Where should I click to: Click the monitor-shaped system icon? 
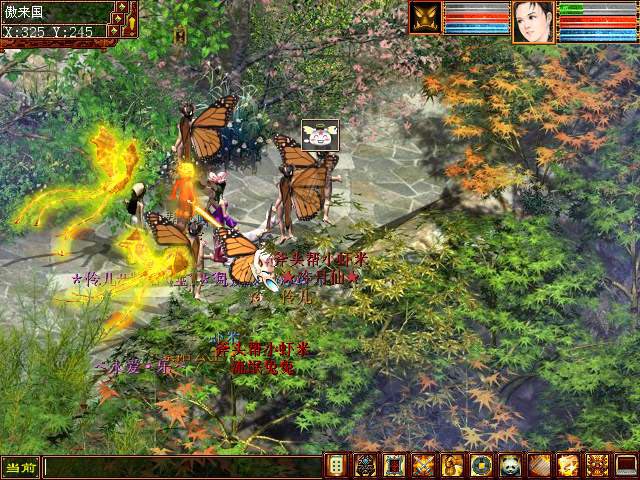coord(626,466)
